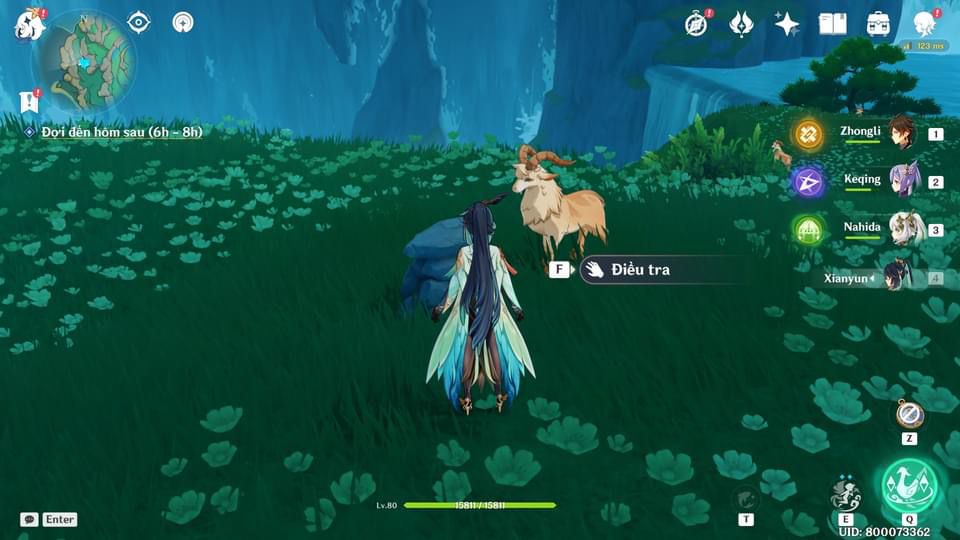
Task: Select the tracked quest "Đợi đến hôm sau"
Action: [x=122, y=132]
